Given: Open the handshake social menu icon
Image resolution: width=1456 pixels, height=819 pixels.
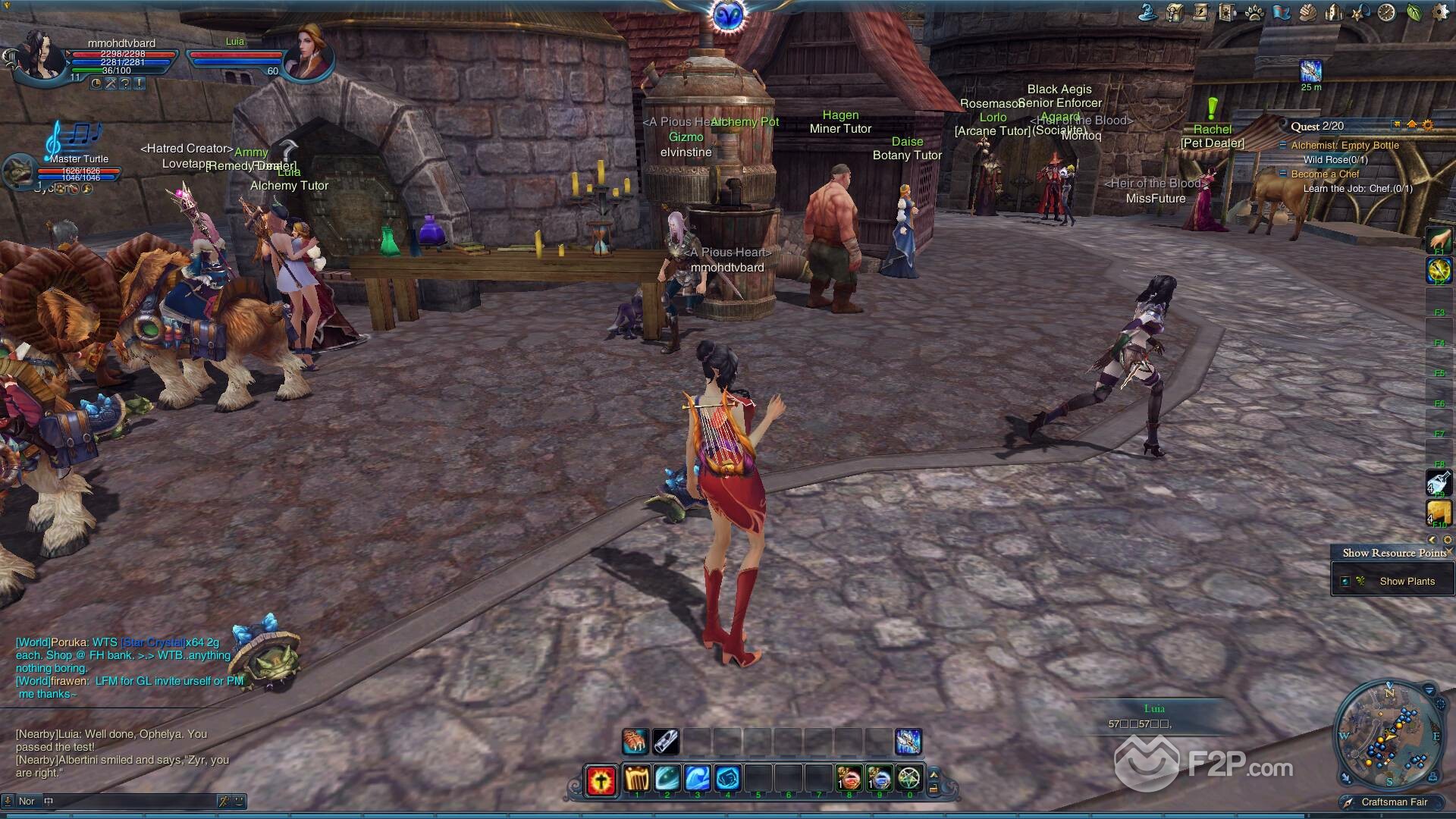Looking at the screenshot, I should pos(1307,12).
